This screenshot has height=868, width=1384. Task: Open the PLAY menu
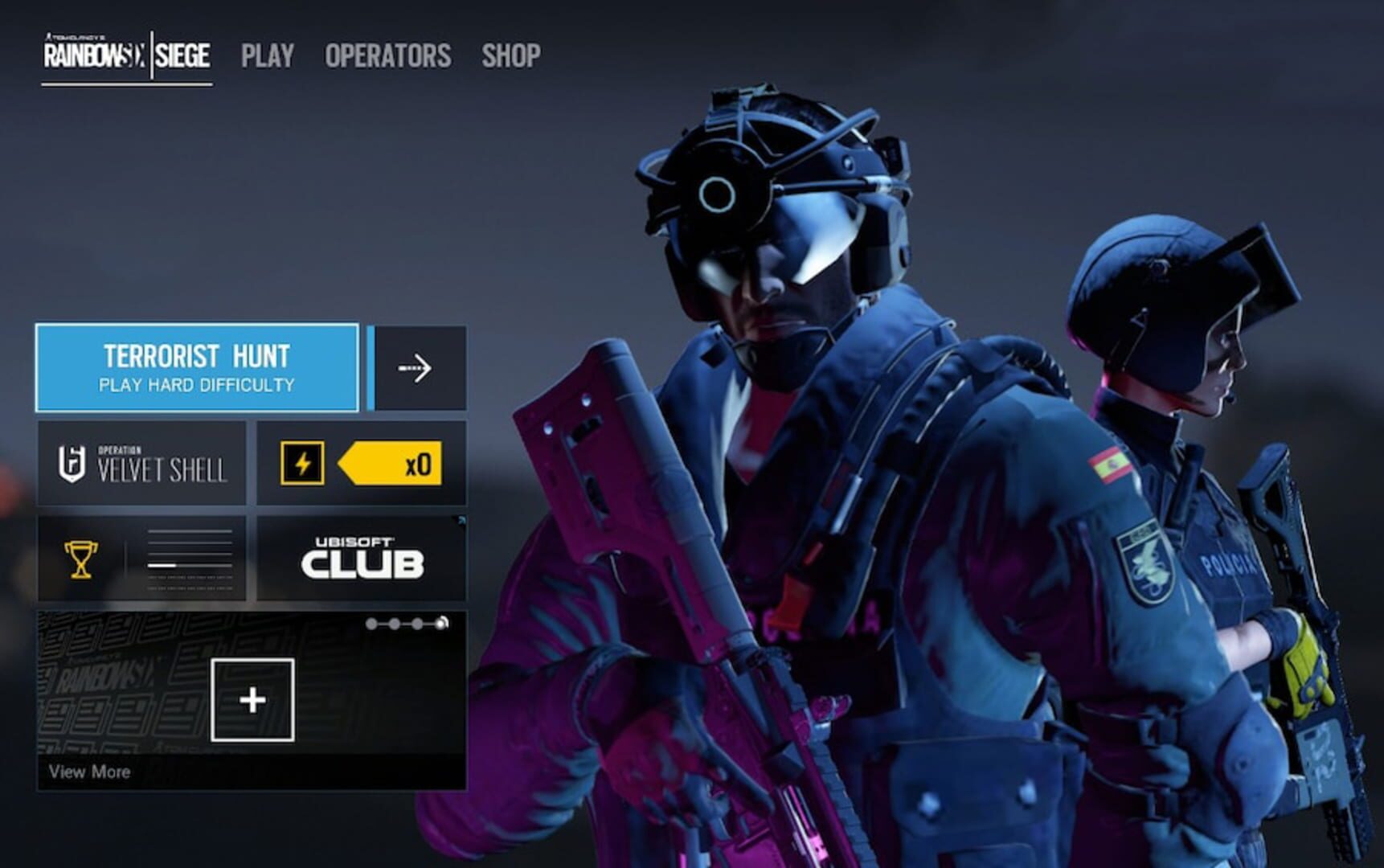(x=268, y=55)
